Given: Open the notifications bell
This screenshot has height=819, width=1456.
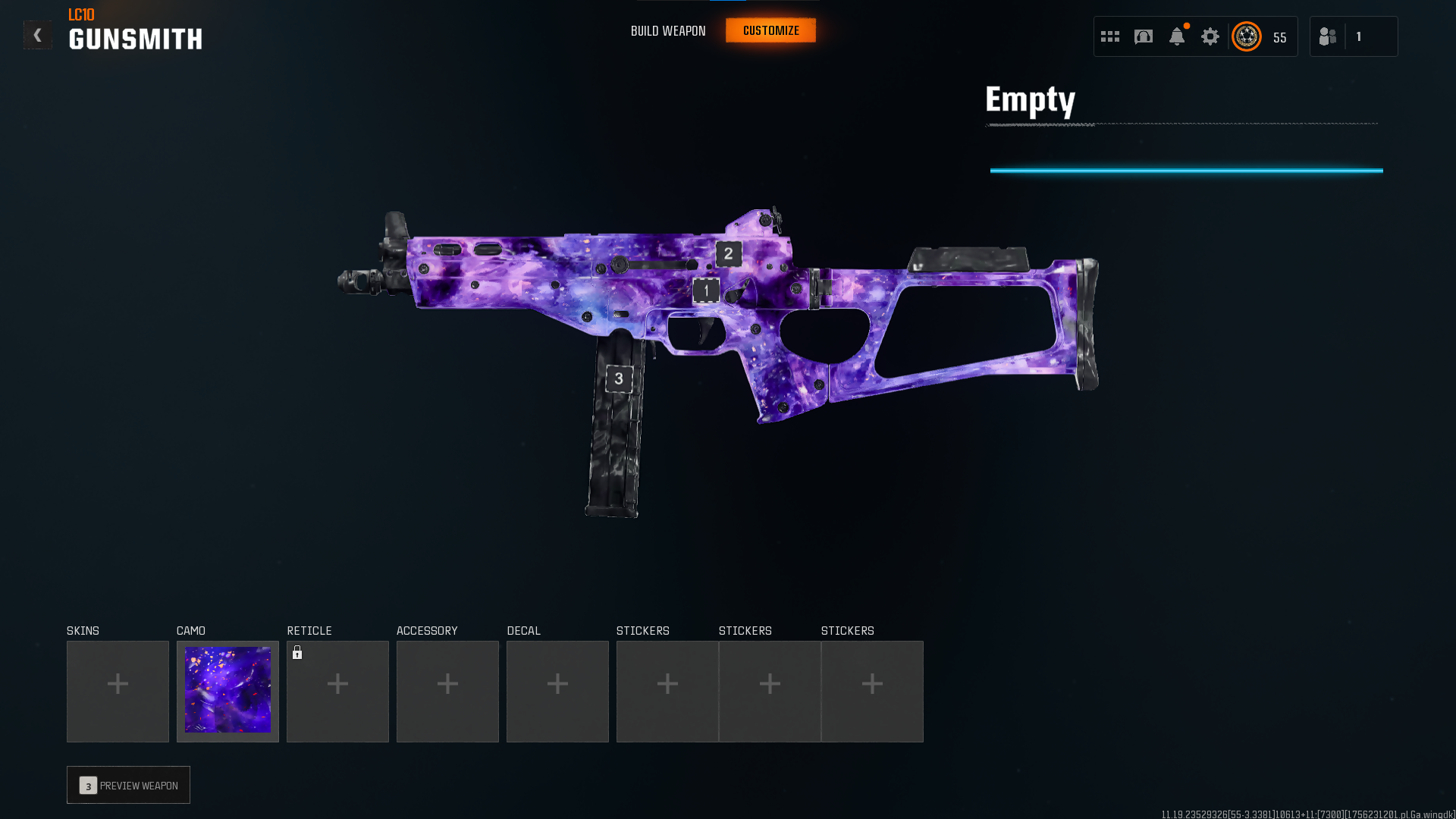Looking at the screenshot, I should click(1177, 36).
